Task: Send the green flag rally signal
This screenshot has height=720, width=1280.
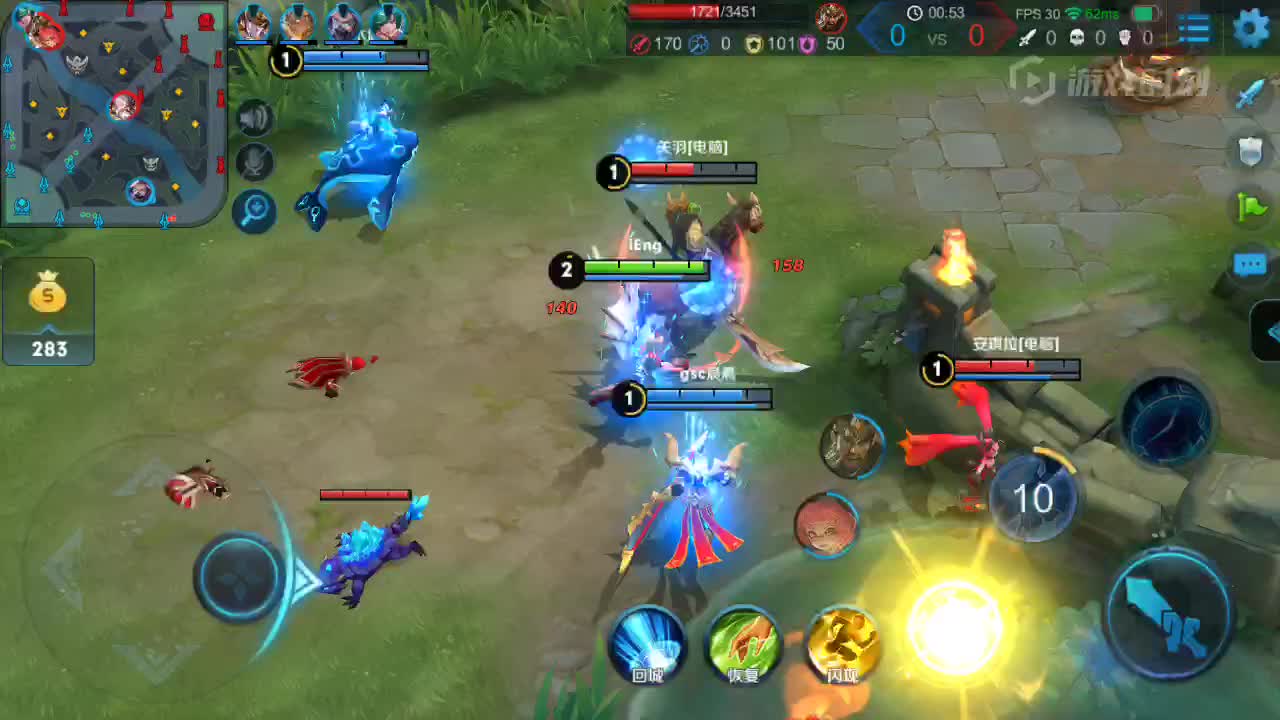Action: [1251, 206]
